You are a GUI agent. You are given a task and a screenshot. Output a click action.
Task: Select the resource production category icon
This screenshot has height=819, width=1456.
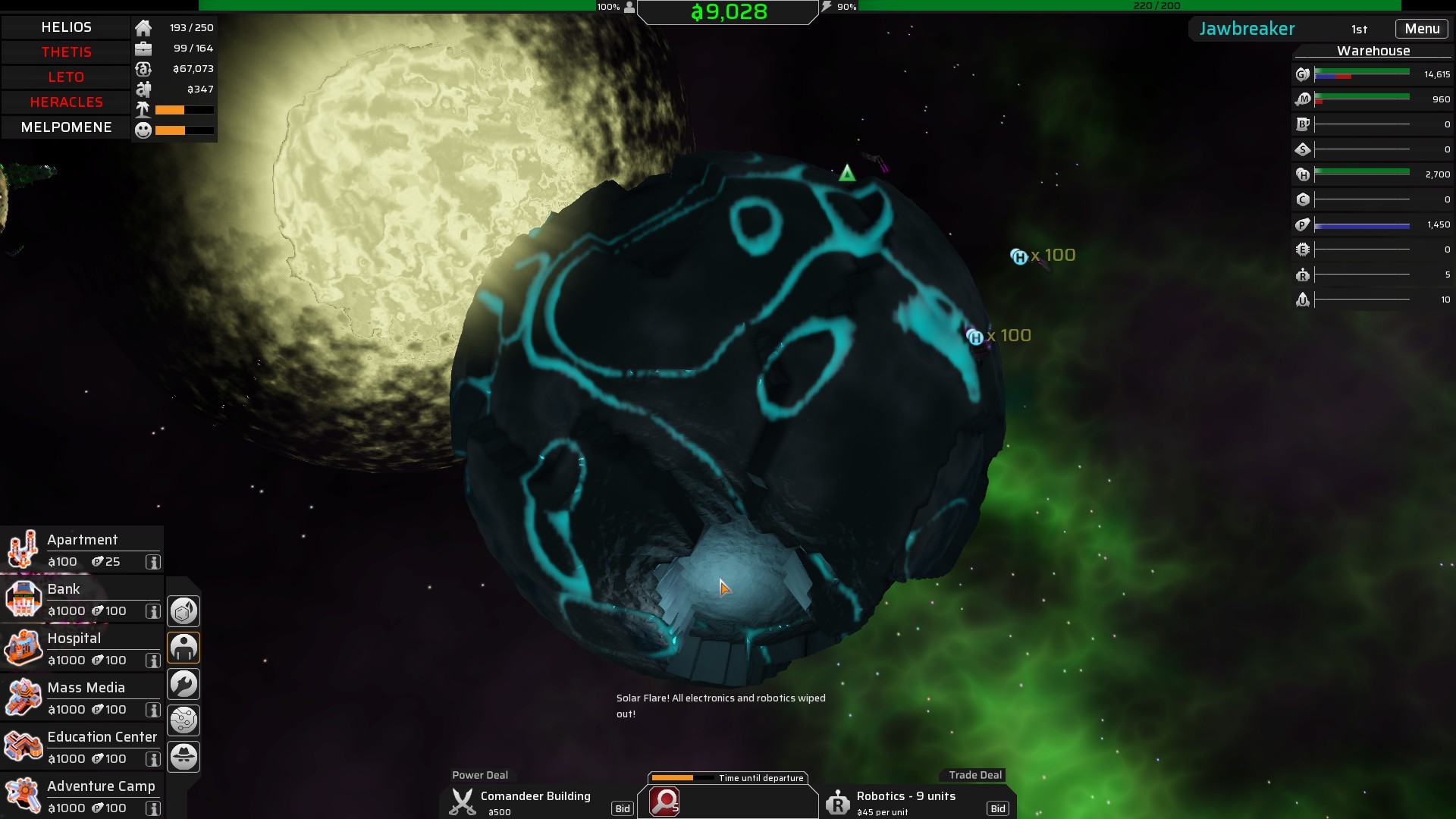point(184,610)
